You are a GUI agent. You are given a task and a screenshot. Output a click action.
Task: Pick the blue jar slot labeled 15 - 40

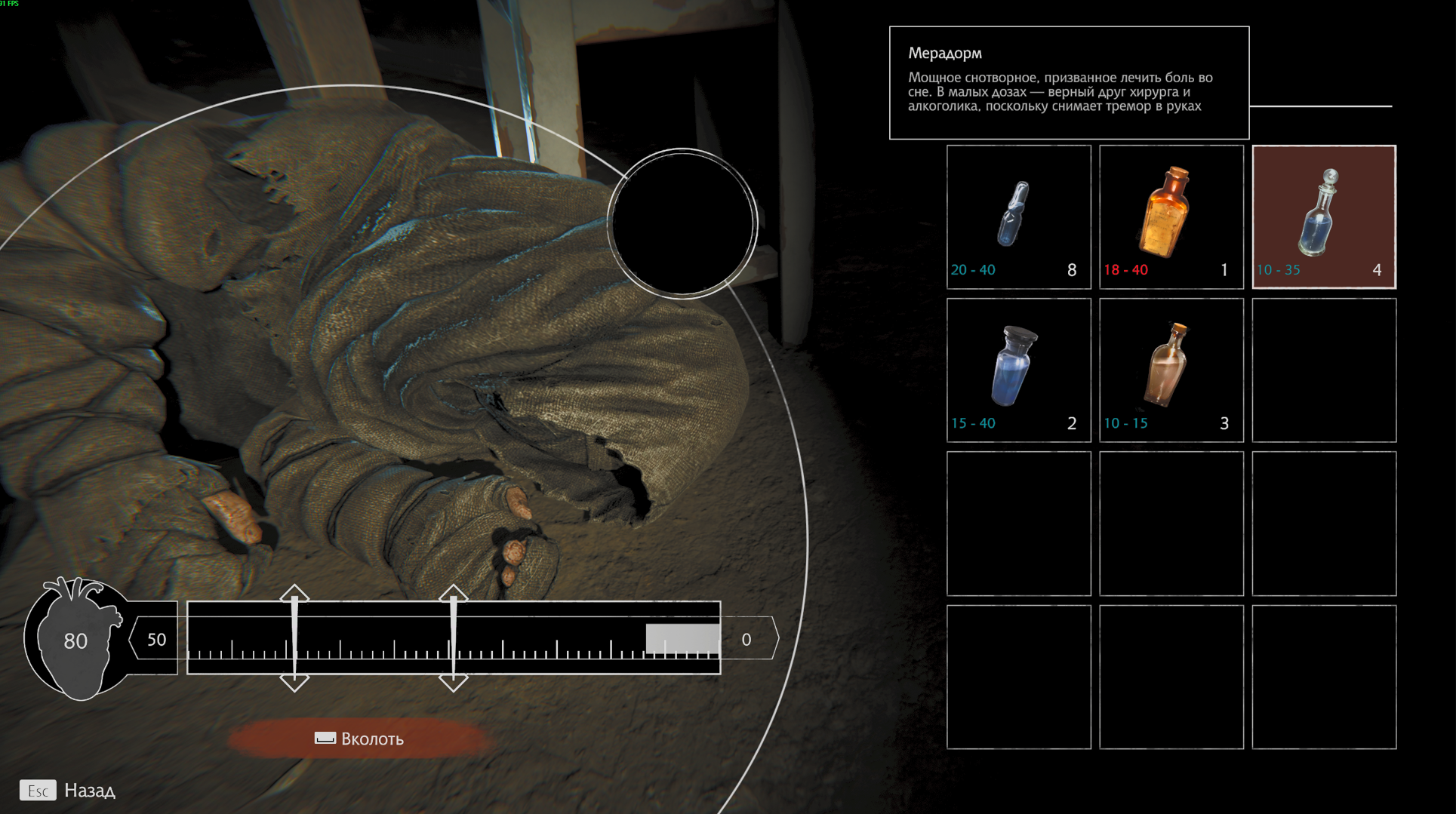point(1018,370)
